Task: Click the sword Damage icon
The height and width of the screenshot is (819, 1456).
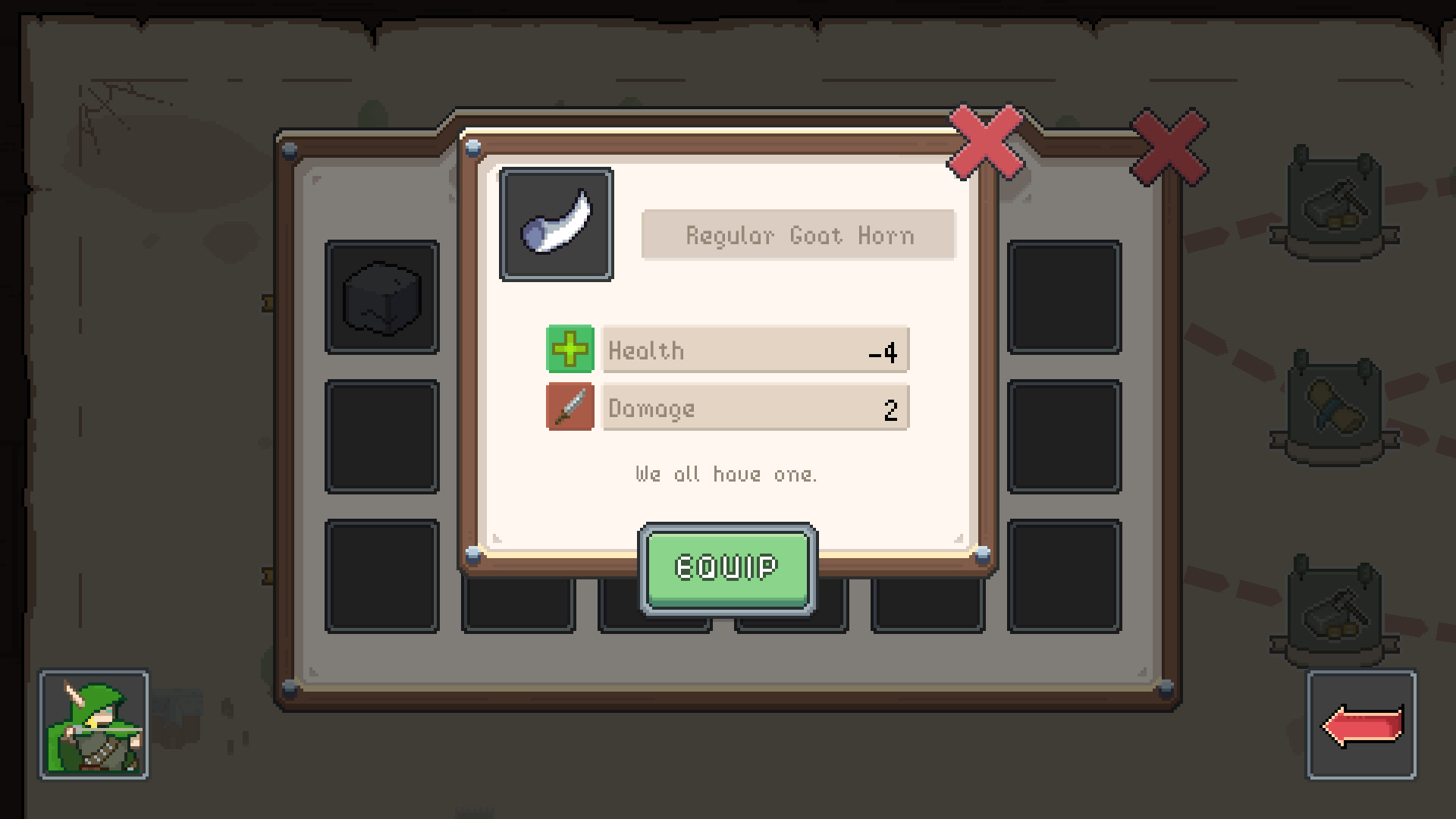Action: 570,408
